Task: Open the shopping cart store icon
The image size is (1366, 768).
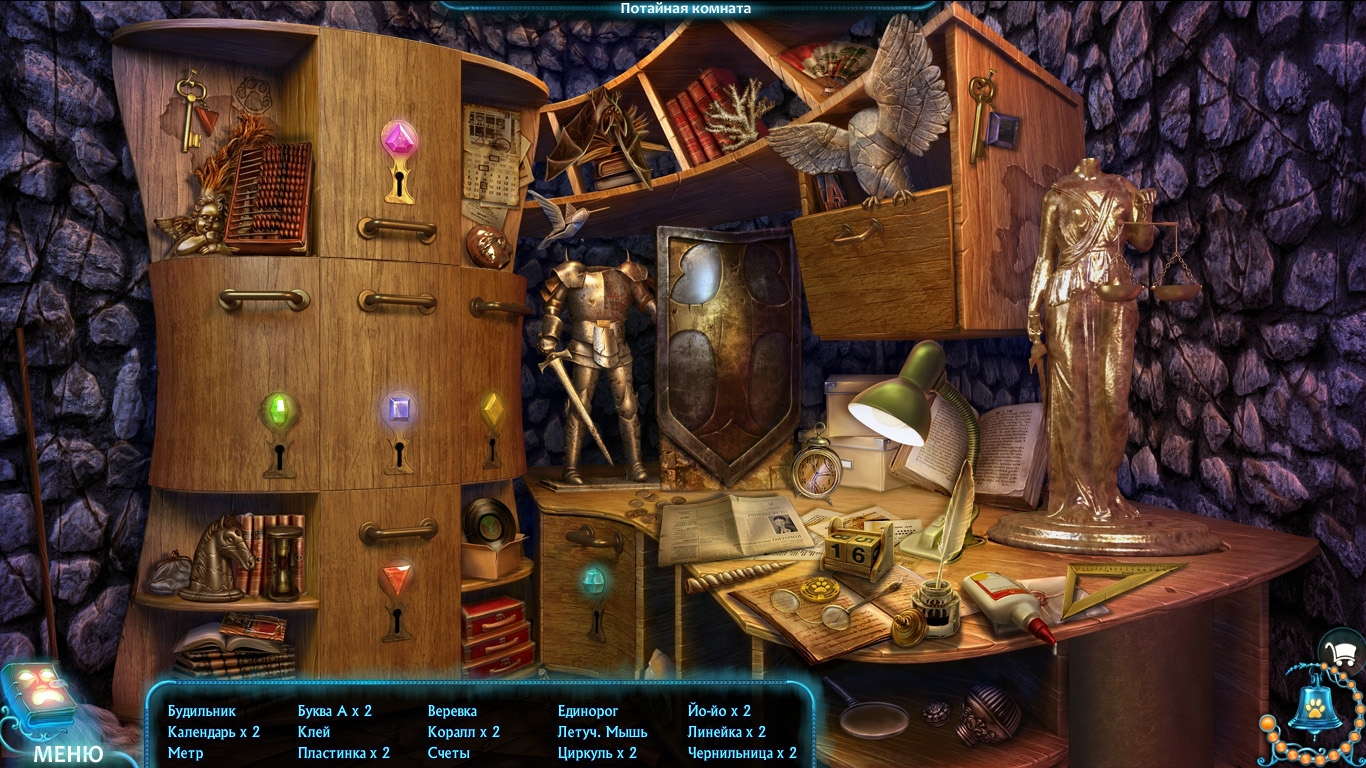Action: click(1343, 653)
